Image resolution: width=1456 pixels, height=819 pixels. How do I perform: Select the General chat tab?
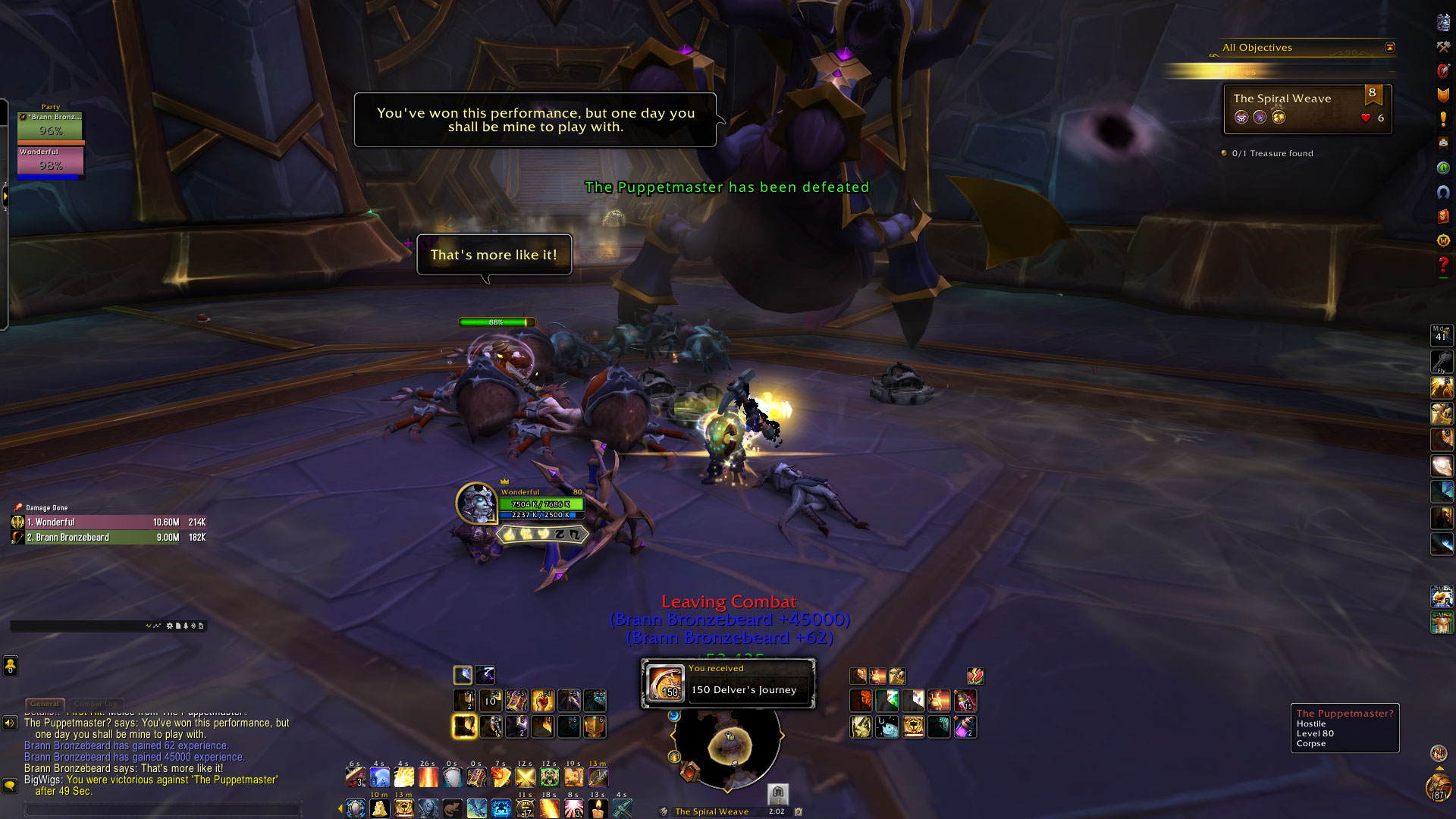pyautogui.click(x=45, y=704)
